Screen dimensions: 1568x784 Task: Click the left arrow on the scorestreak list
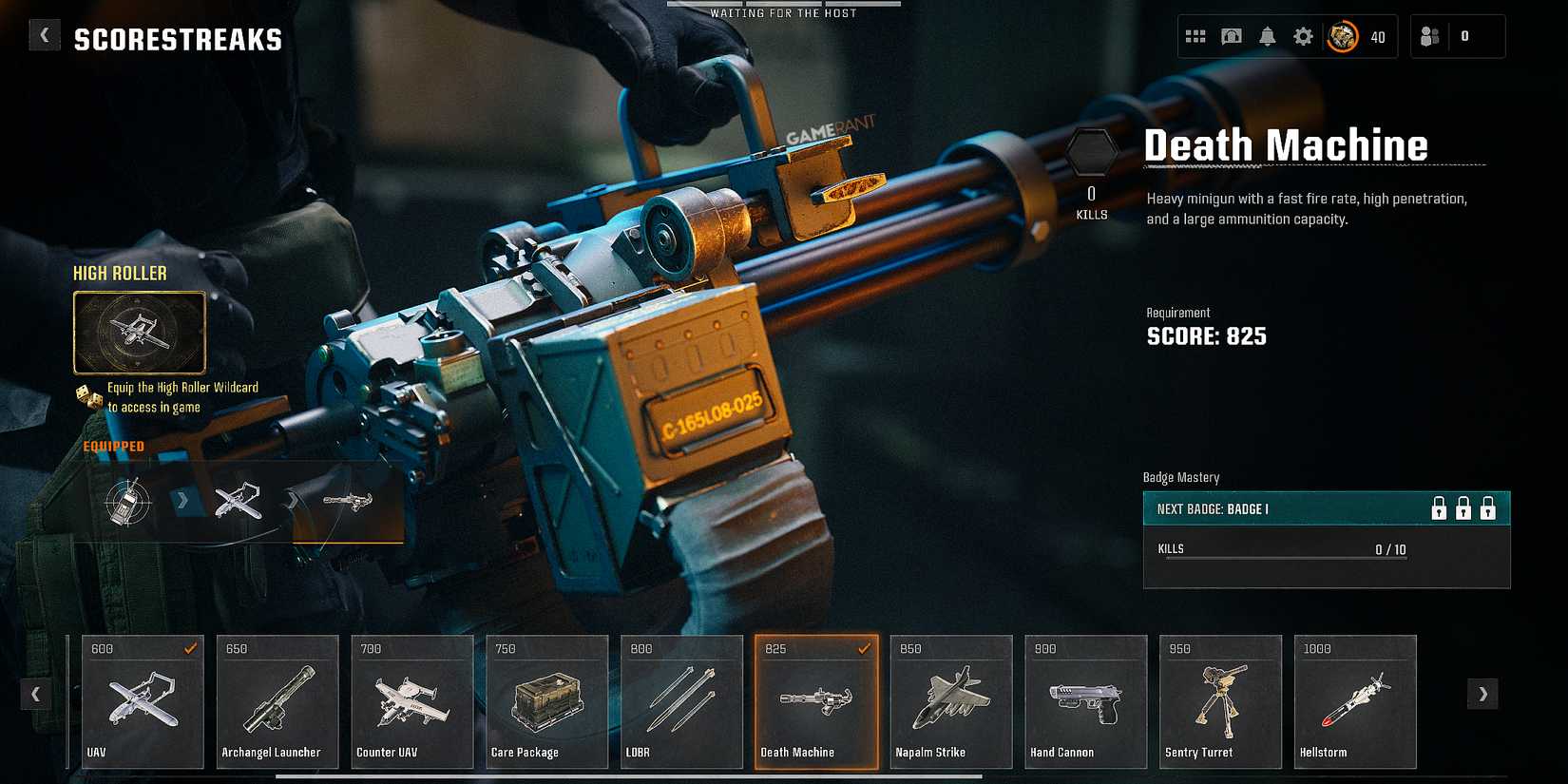(35, 695)
